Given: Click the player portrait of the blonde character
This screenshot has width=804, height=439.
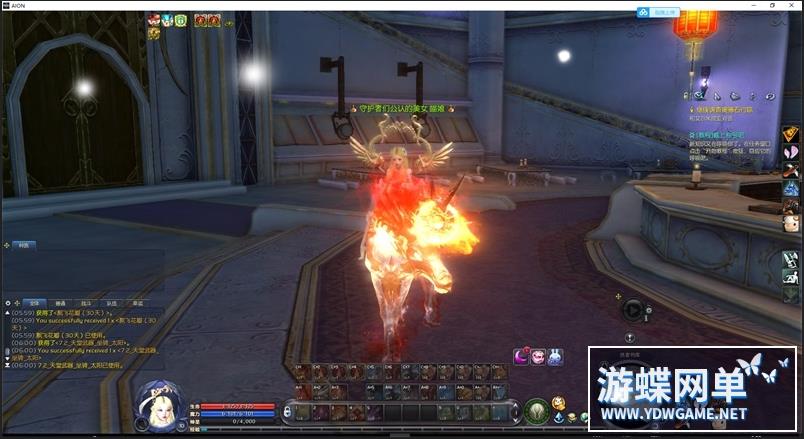Looking at the screenshot, I should [x=158, y=404].
